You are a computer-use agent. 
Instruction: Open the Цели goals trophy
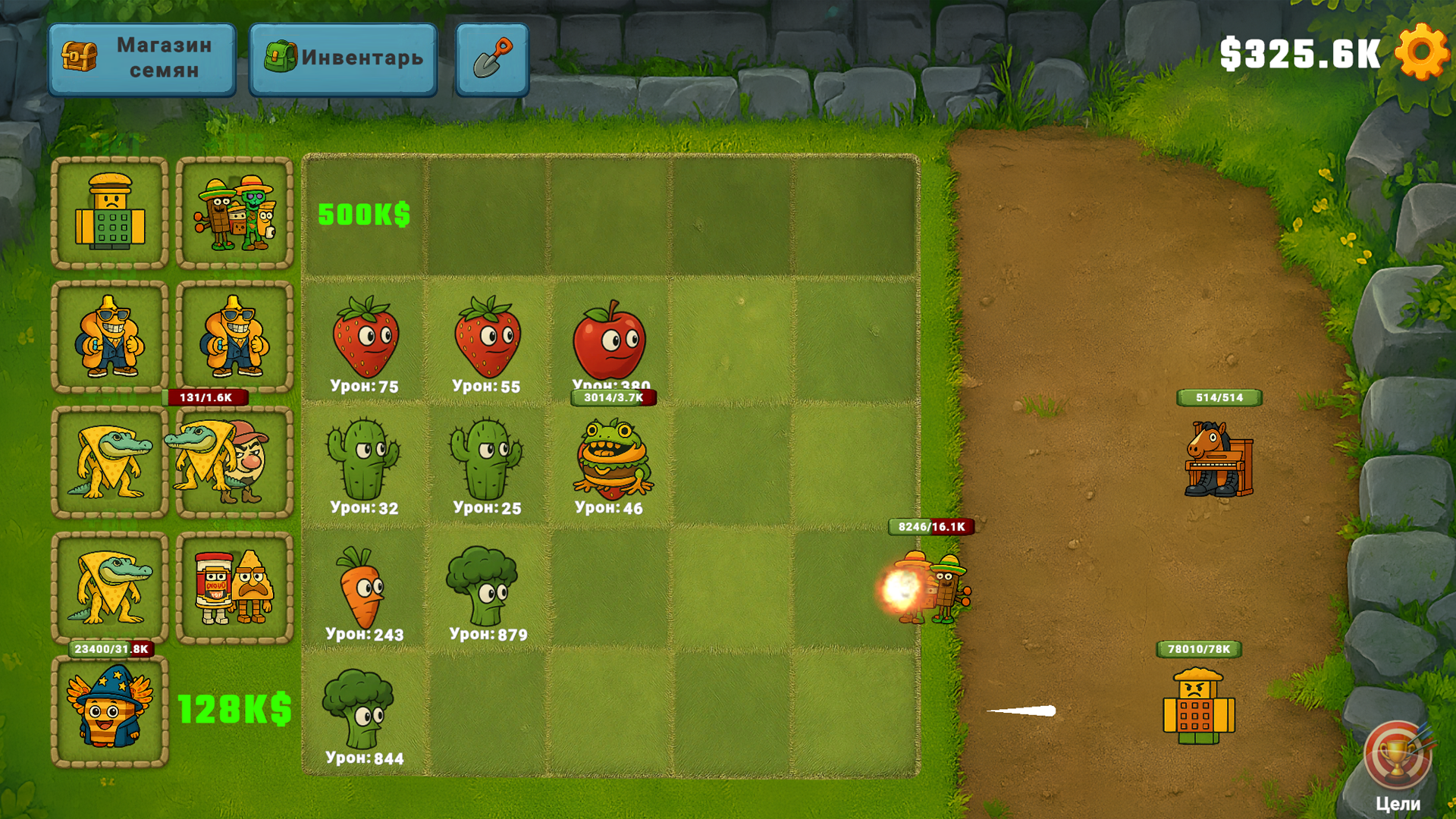[1398, 761]
